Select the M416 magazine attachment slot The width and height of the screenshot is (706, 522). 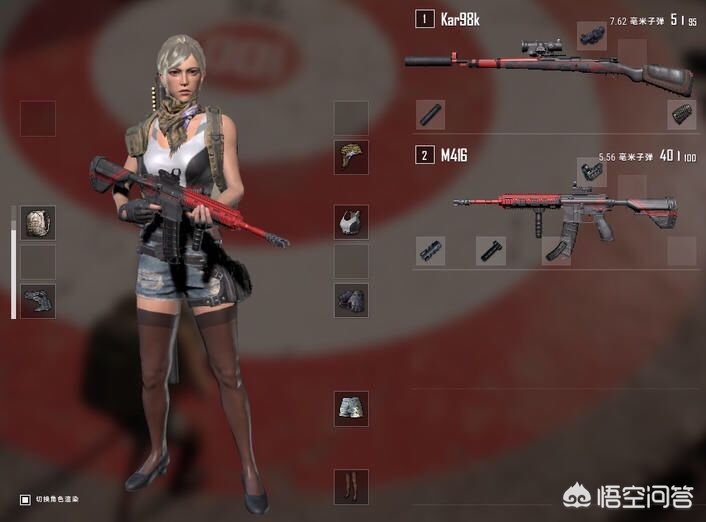(556, 250)
